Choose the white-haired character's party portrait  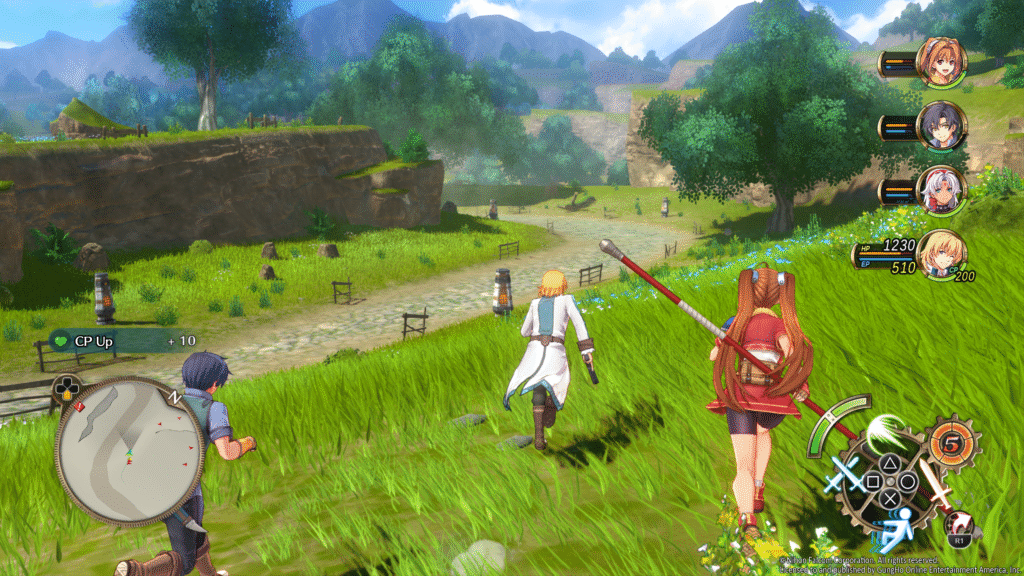tap(940, 190)
